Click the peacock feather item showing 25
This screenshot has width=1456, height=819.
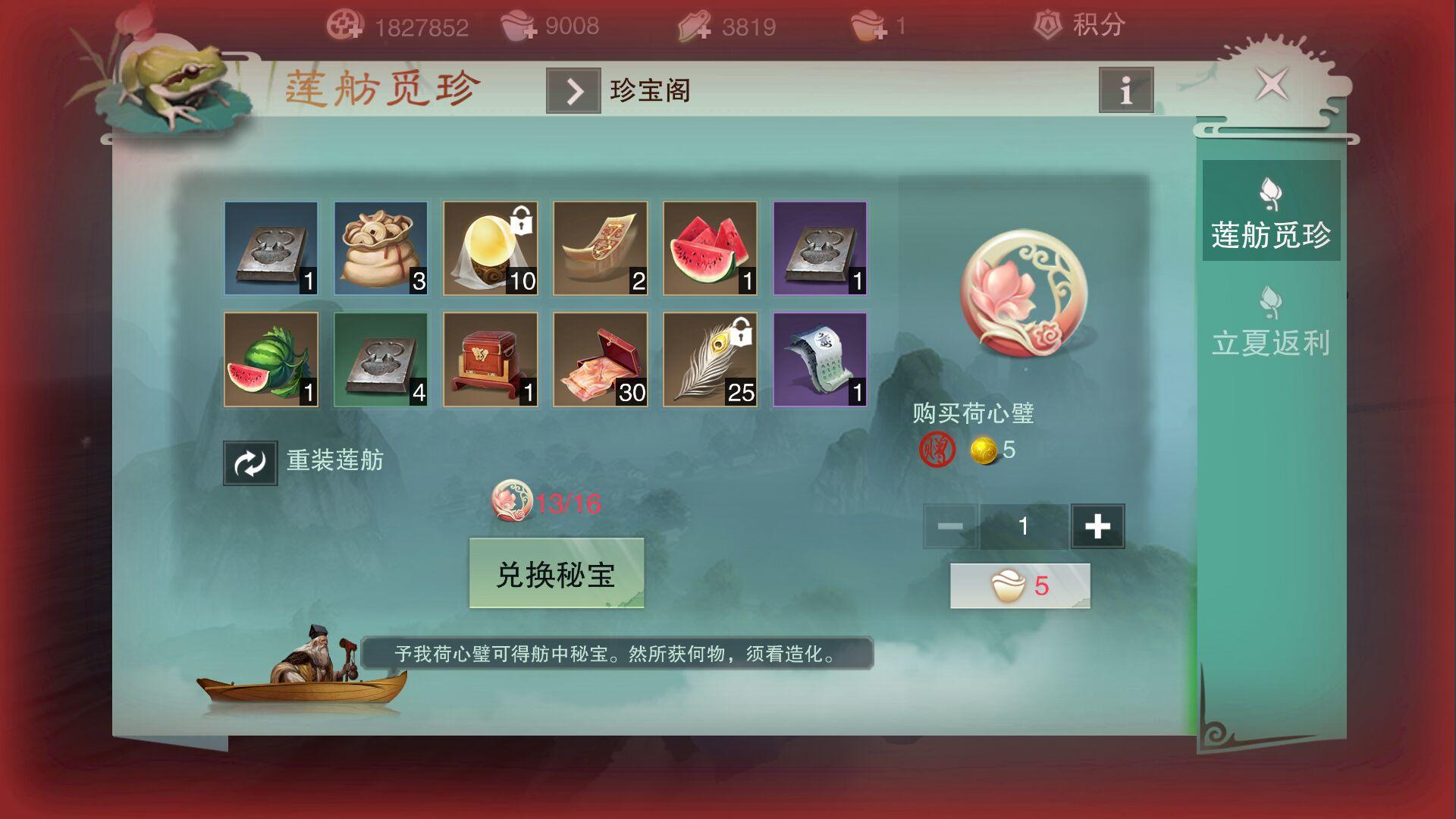click(709, 359)
